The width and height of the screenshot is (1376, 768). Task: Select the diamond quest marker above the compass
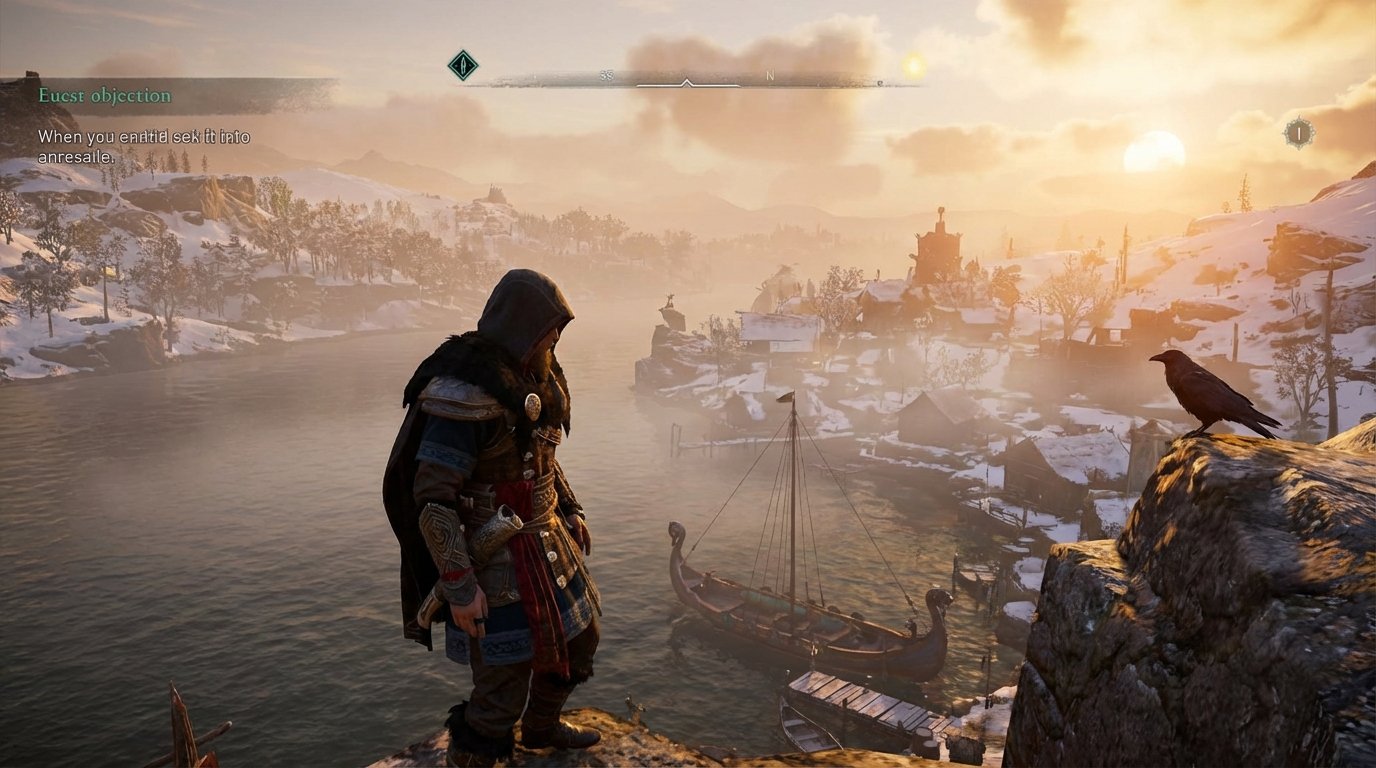pos(463,63)
